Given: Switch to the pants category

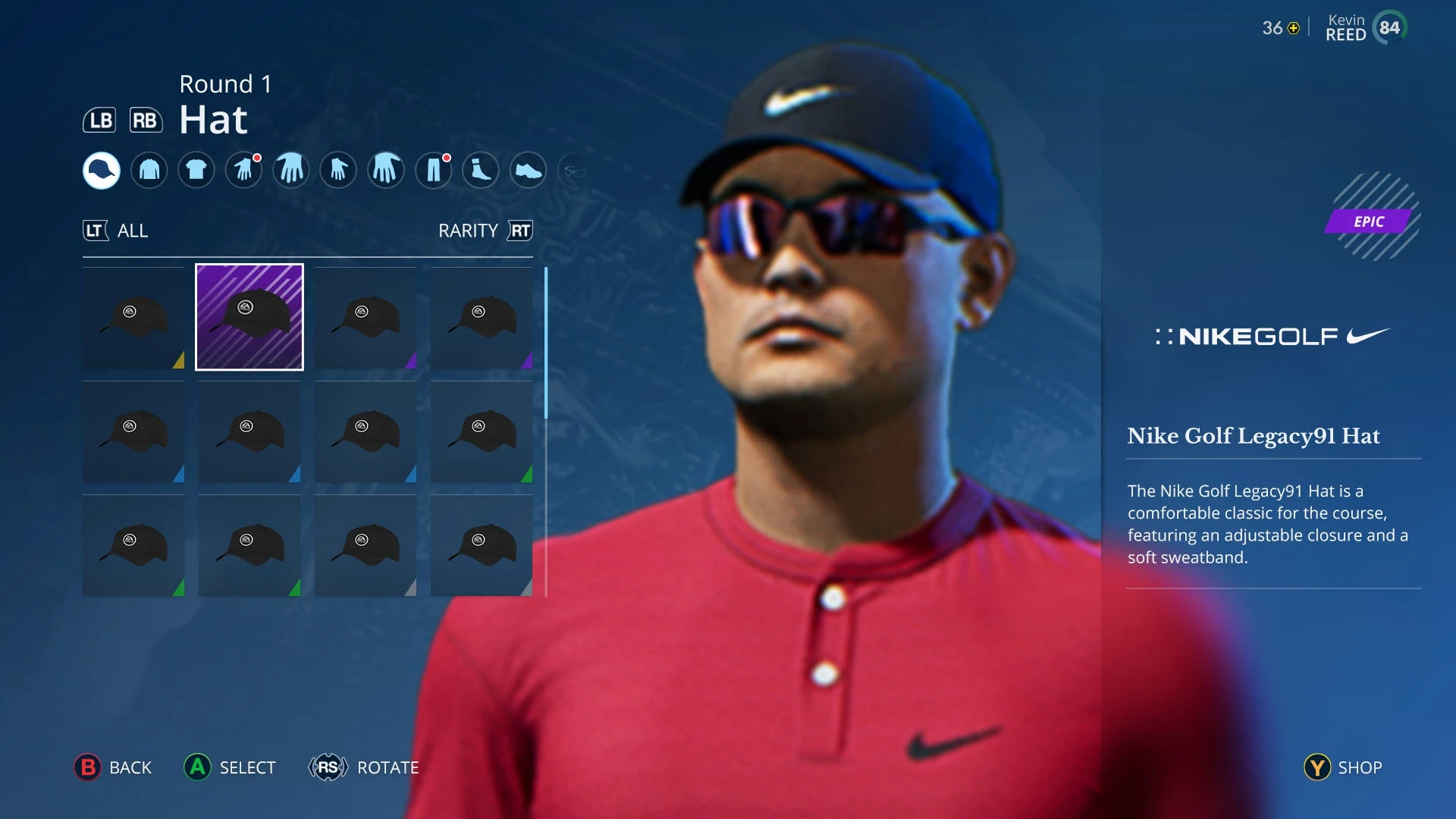Looking at the screenshot, I should click(x=434, y=170).
